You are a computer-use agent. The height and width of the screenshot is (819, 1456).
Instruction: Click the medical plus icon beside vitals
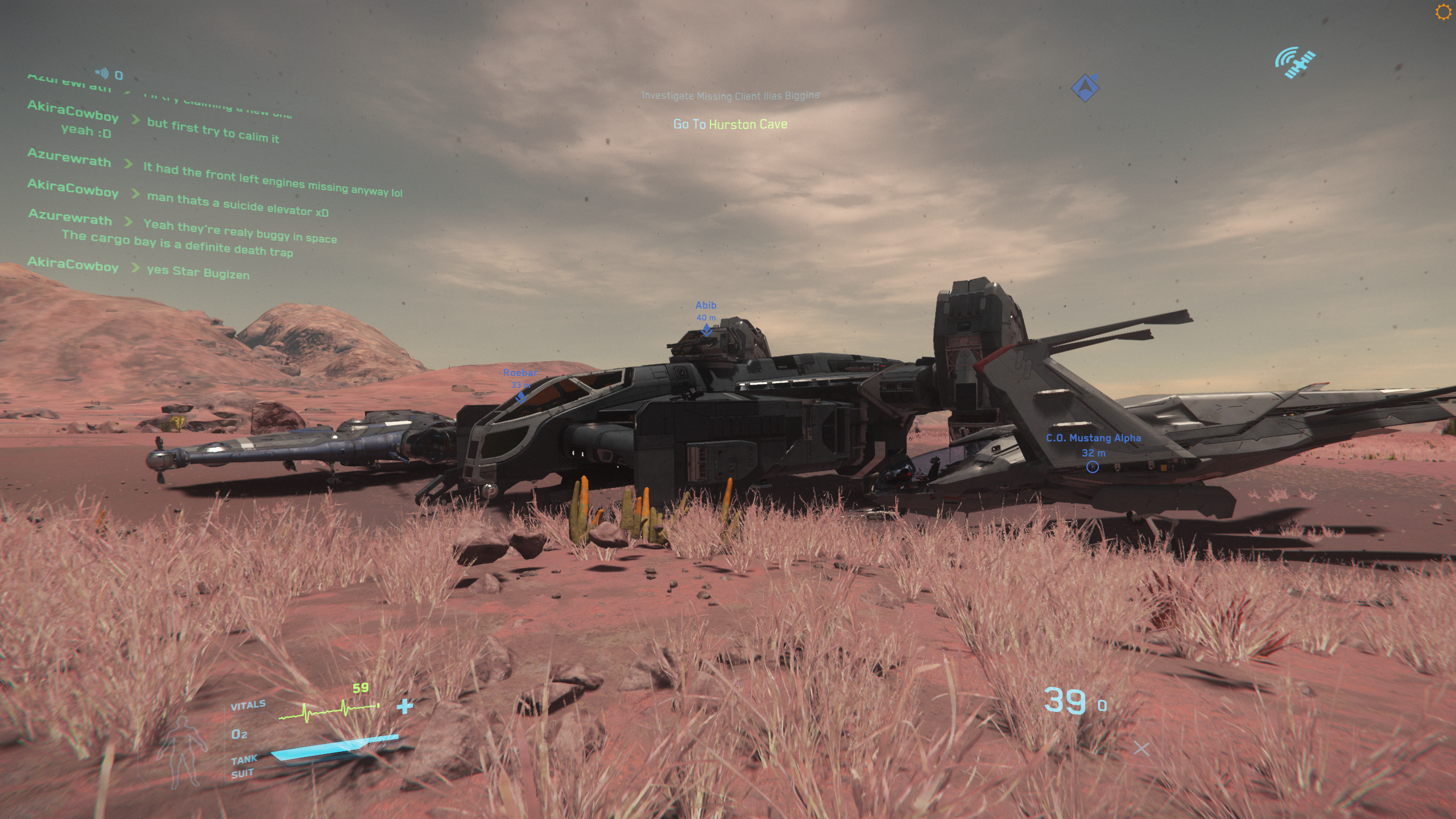(405, 706)
